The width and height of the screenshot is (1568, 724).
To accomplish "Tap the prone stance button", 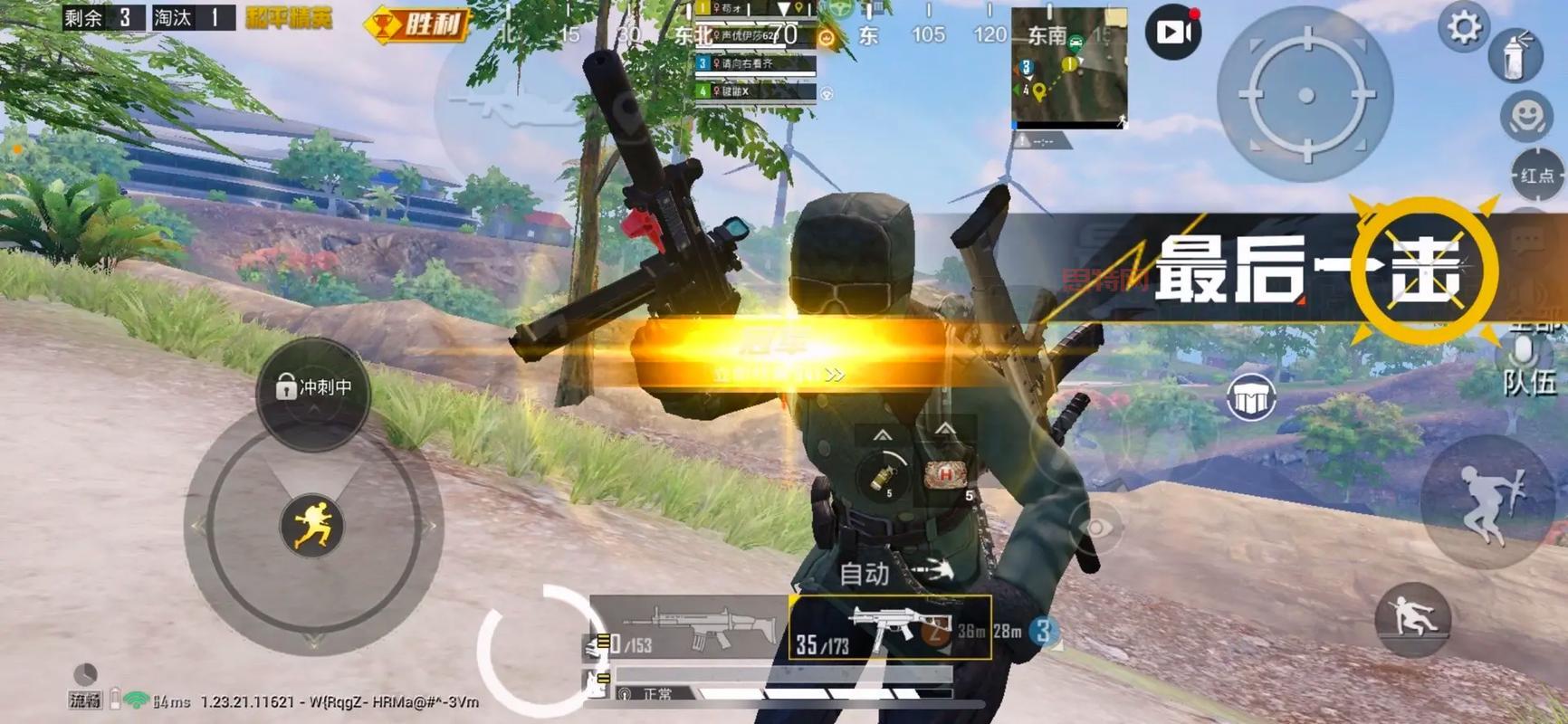I will [x=1412, y=618].
